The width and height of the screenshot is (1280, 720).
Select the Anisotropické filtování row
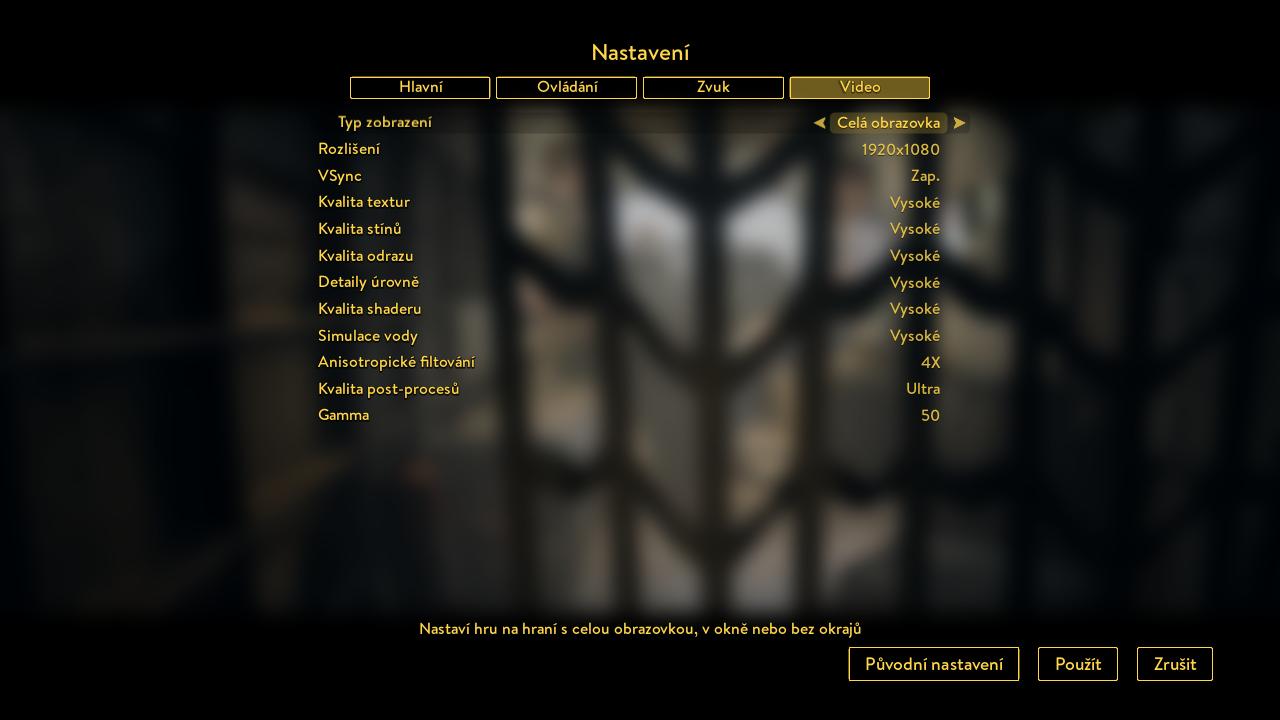(628, 362)
